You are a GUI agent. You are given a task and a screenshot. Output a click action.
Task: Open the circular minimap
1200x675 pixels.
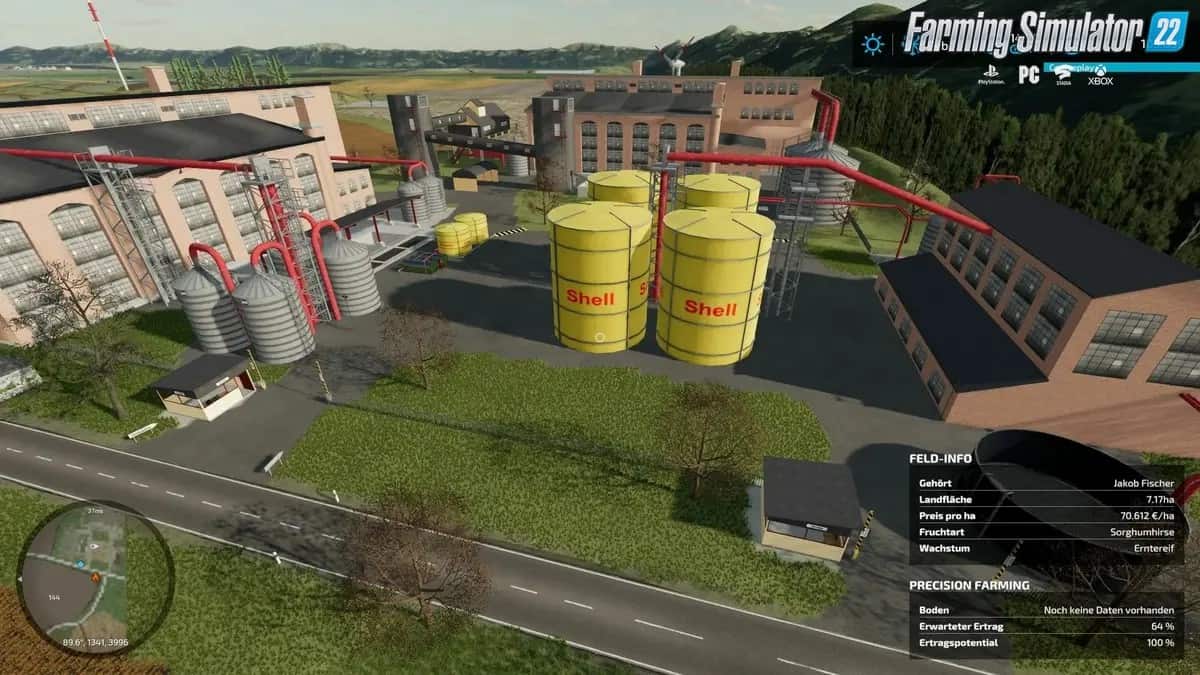point(95,579)
